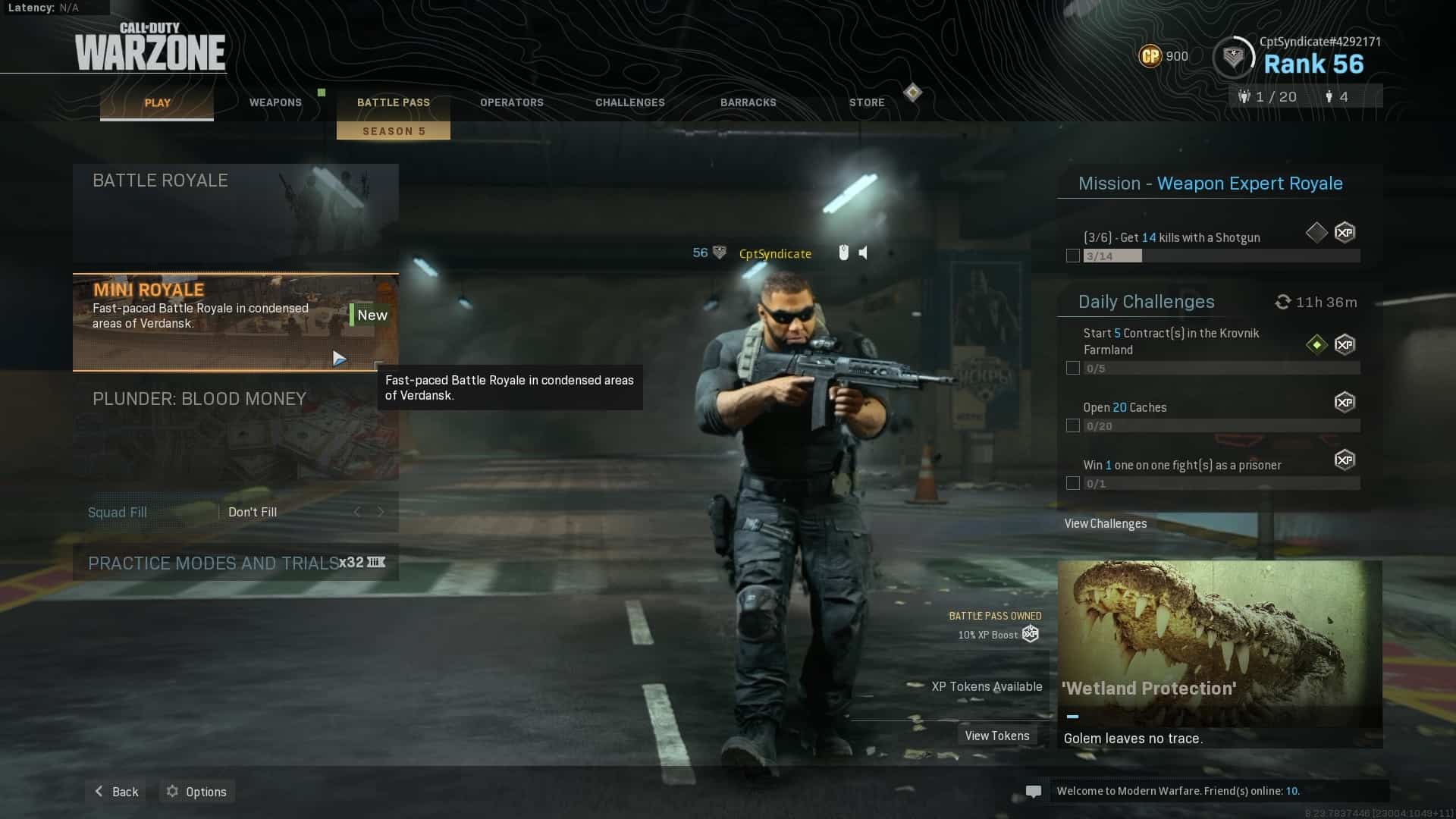The width and height of the screenshot is (1456, 819).
Task: Select the green contract diamond on the Krovnik challenge
Action: tap(1316, 344)
